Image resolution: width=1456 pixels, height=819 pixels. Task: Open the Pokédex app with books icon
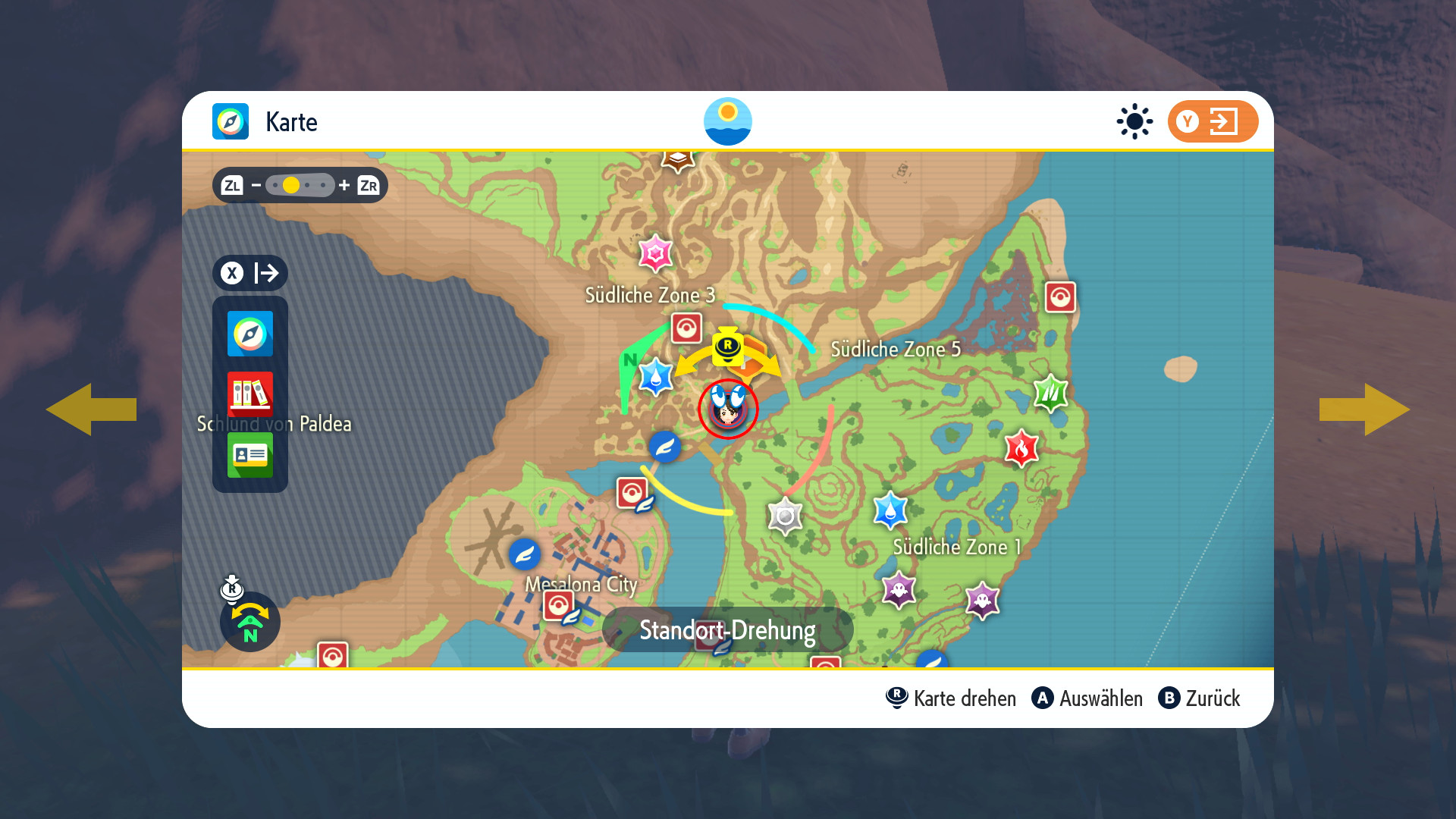(250, 394)
